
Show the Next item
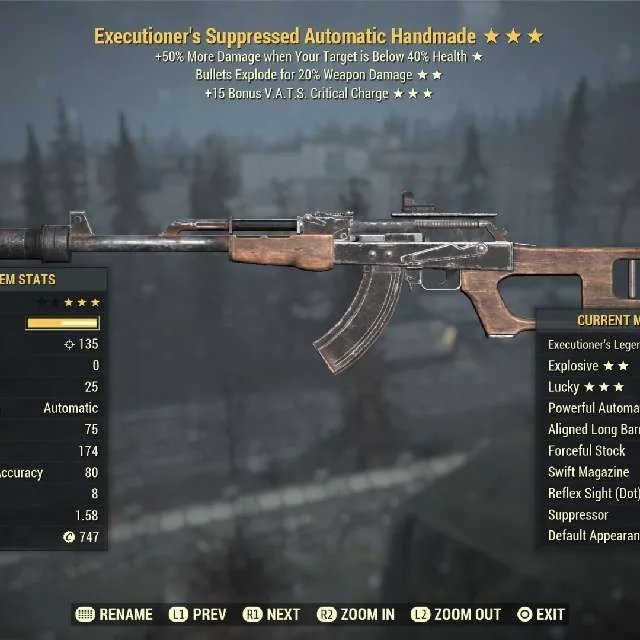tap(271, 614)
